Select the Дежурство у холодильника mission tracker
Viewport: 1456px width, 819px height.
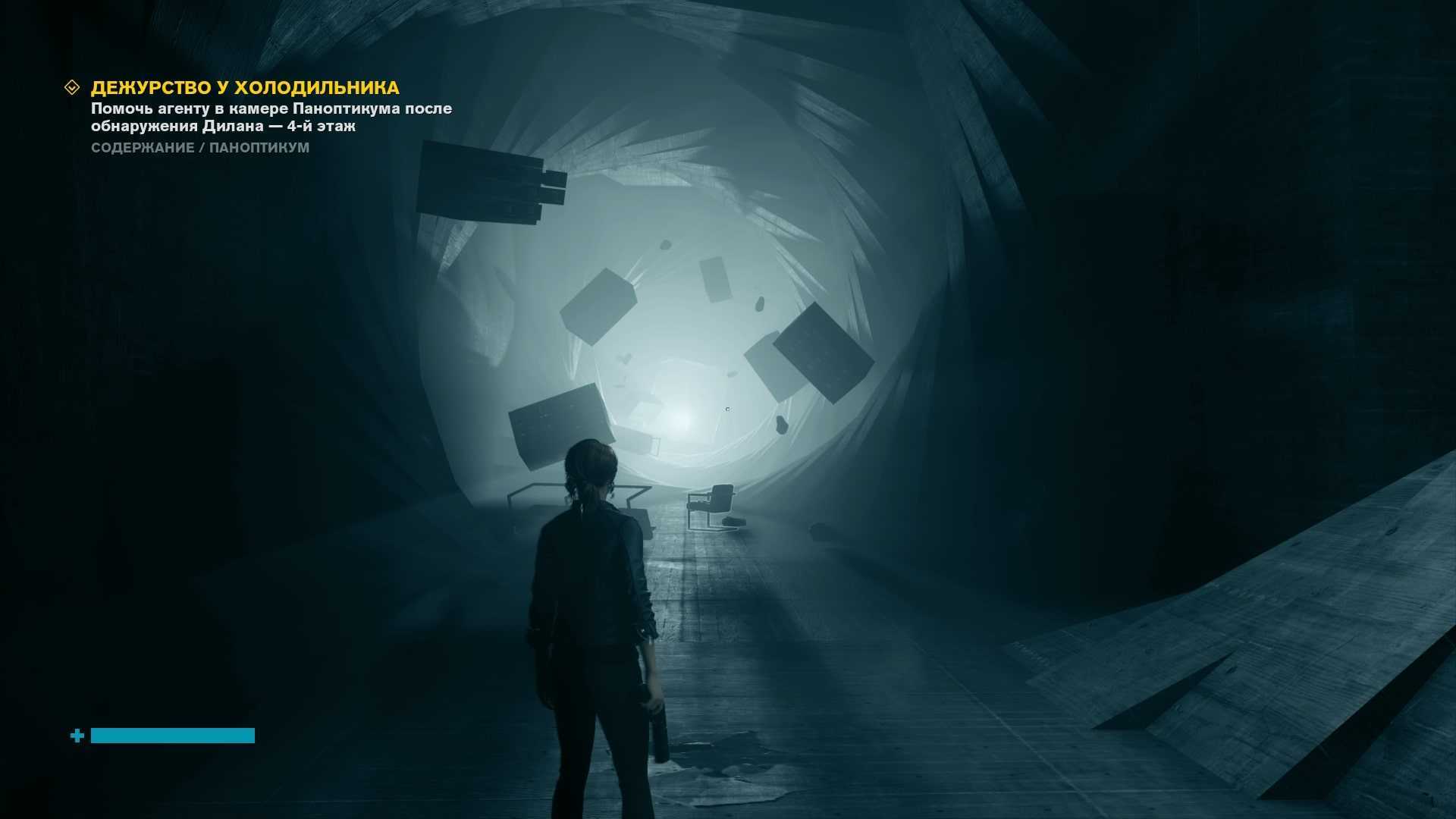(x=245, y=88)
